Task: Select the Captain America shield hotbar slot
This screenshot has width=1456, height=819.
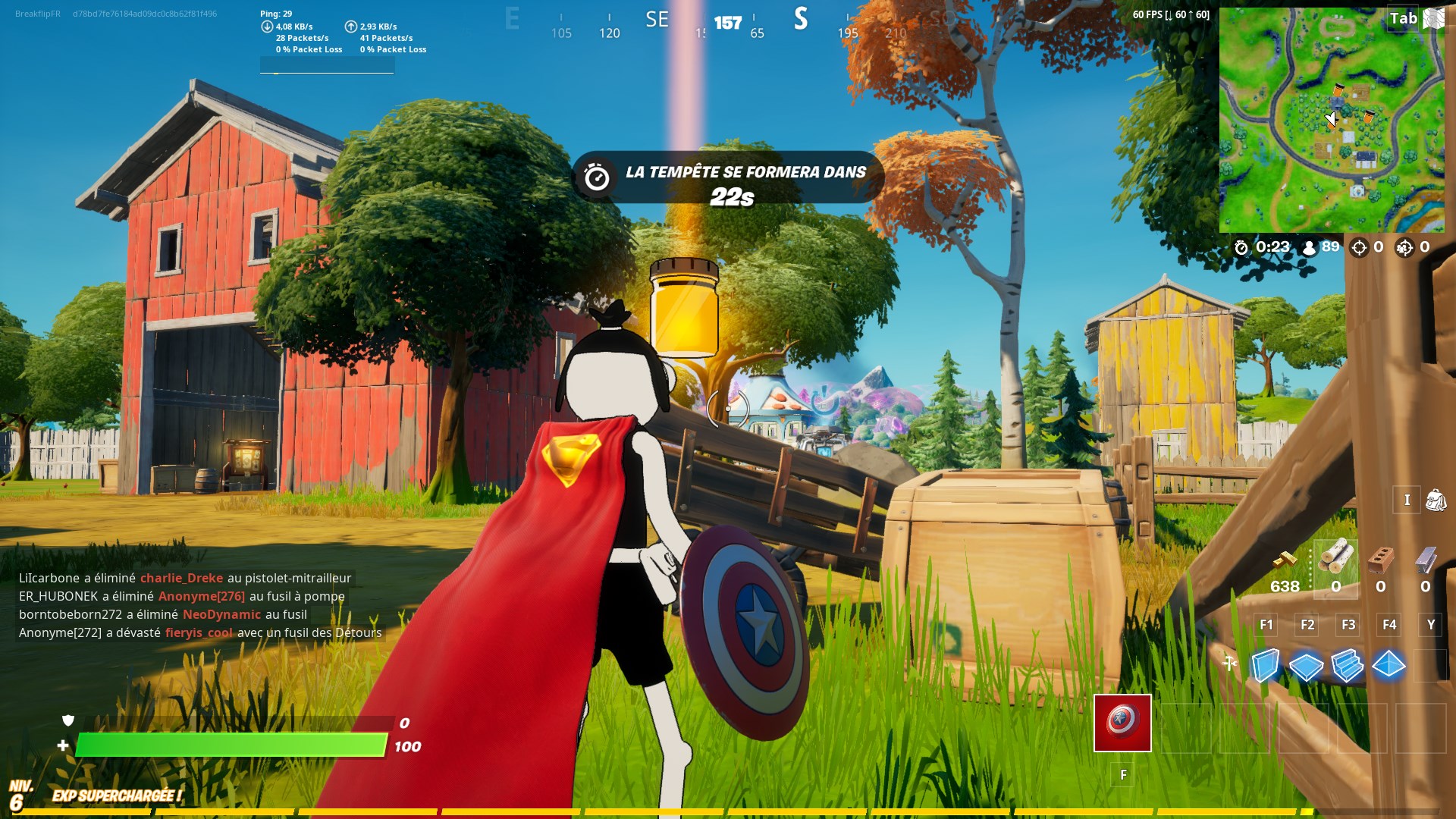Action: click(x=1122, y=723)
